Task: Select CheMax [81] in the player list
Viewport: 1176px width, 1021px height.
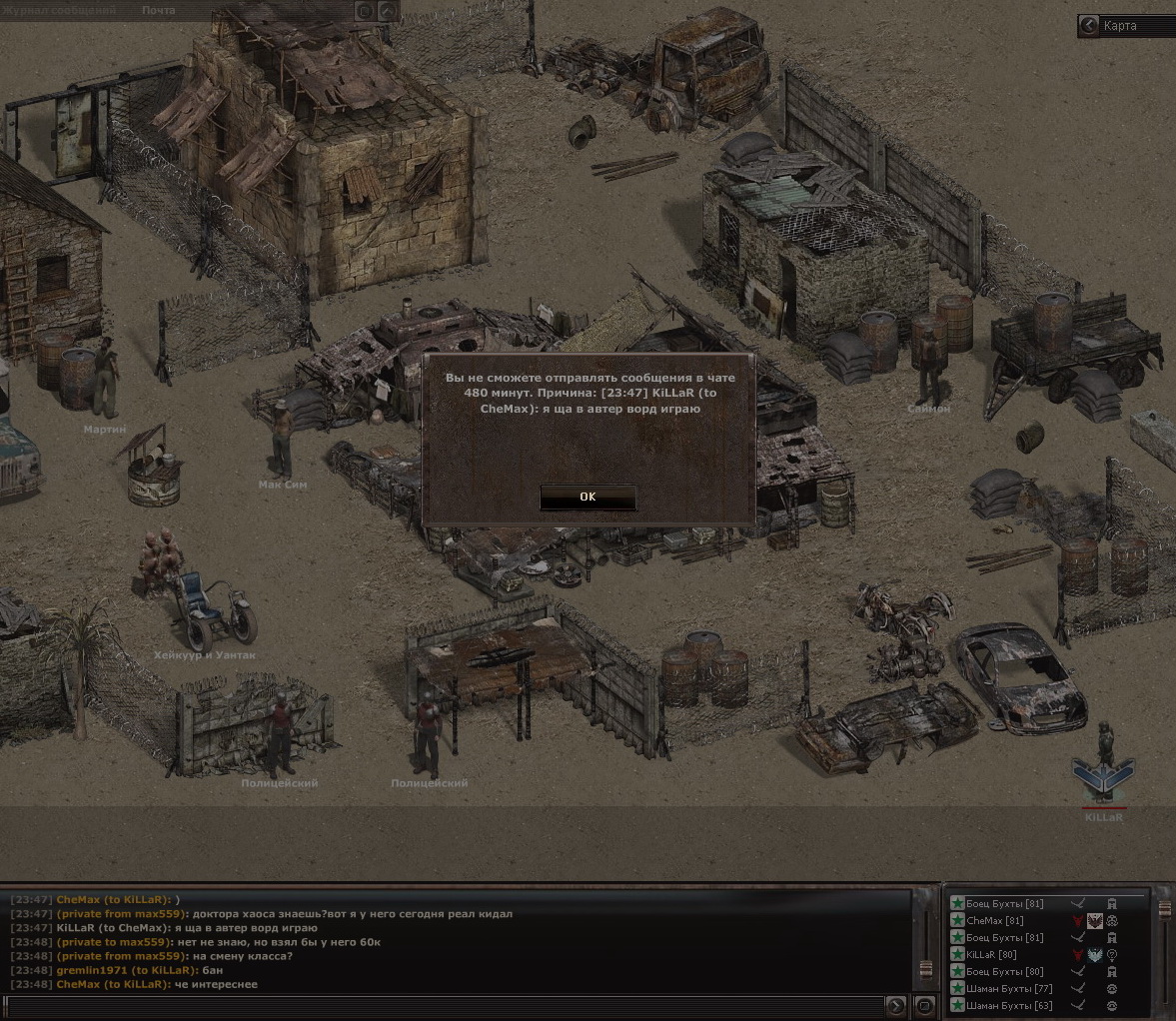Action: click(x=995, y=921)
